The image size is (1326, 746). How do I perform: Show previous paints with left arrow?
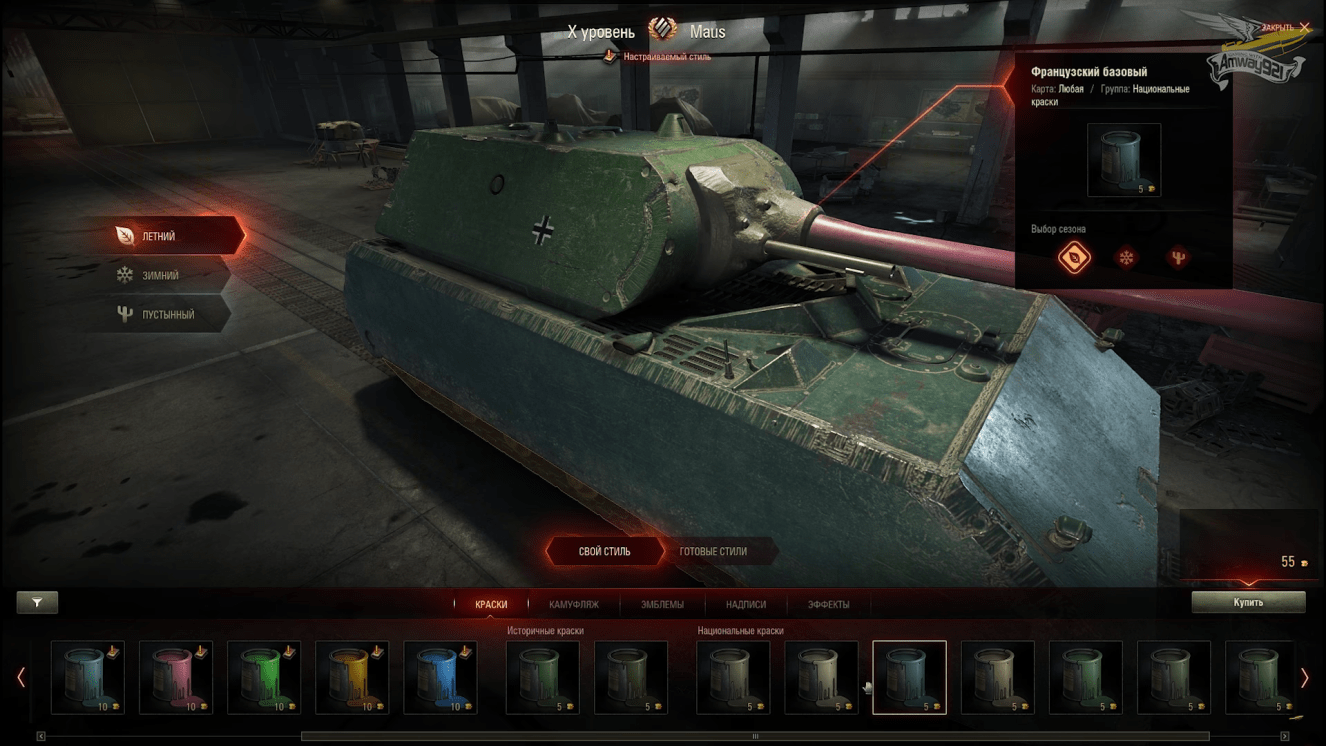[21, 677]
